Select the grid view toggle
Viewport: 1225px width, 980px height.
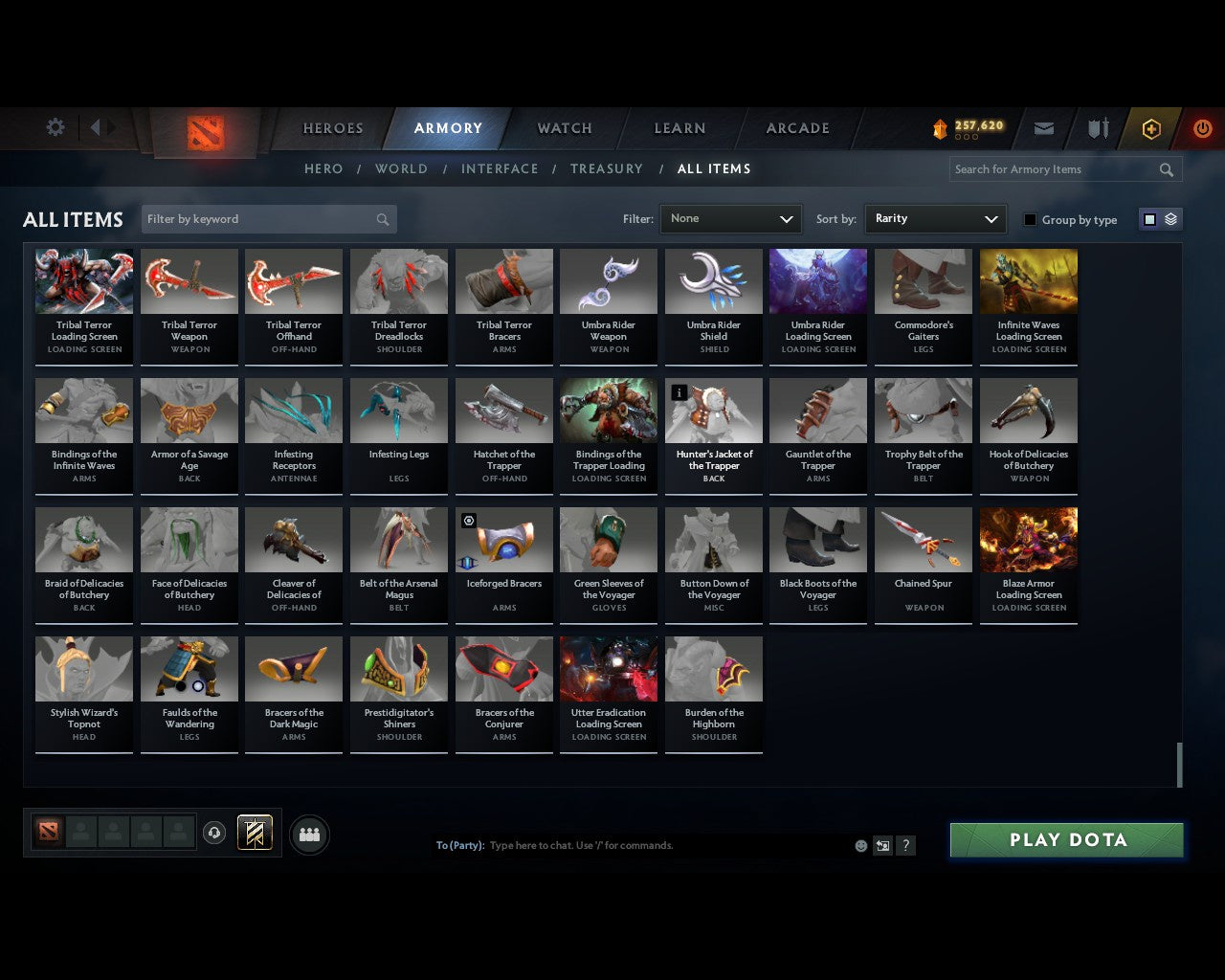coord(1148,218)
